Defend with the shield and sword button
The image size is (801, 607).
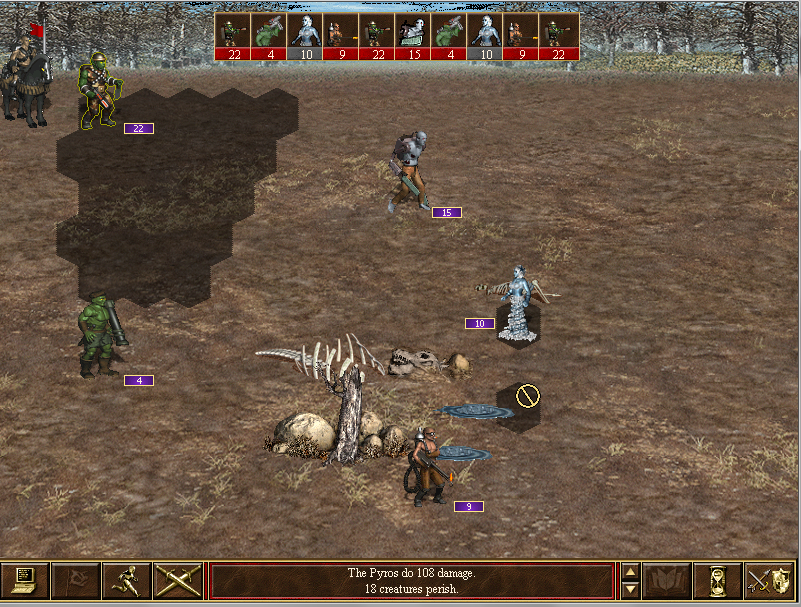(769, 581)
